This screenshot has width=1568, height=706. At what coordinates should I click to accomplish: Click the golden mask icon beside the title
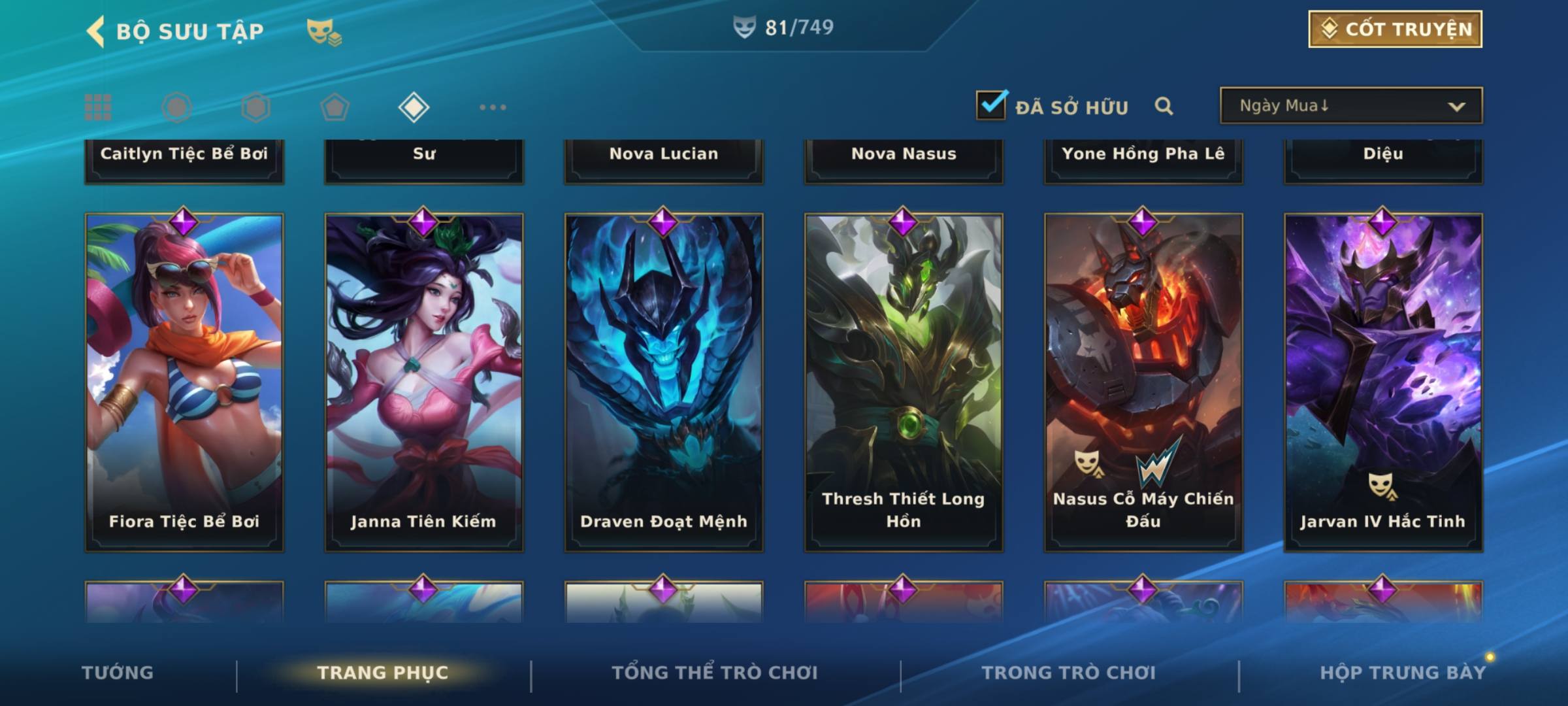pos(323,31)
